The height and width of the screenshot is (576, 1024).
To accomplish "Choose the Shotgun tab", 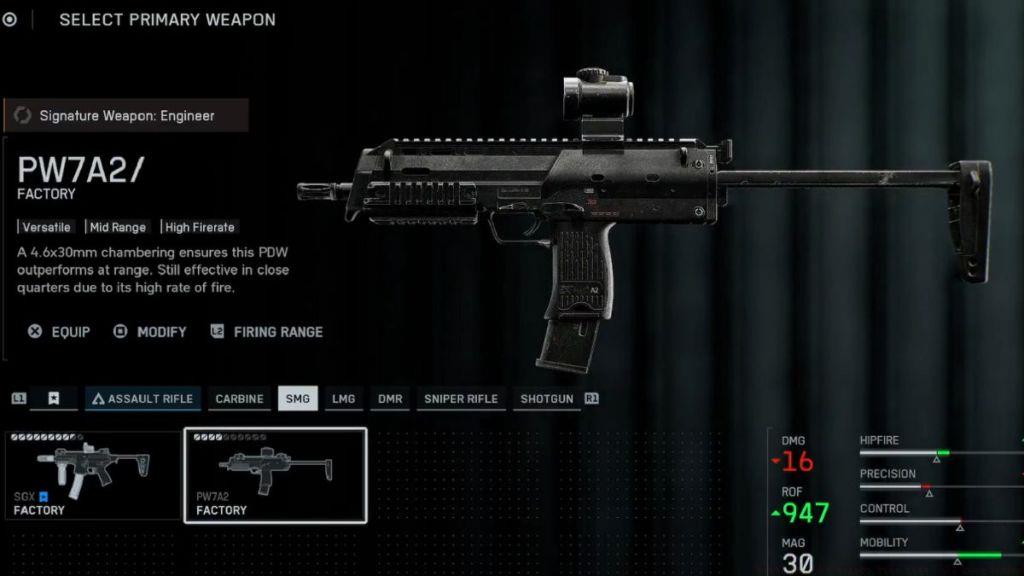I will (x=547, y=399).
